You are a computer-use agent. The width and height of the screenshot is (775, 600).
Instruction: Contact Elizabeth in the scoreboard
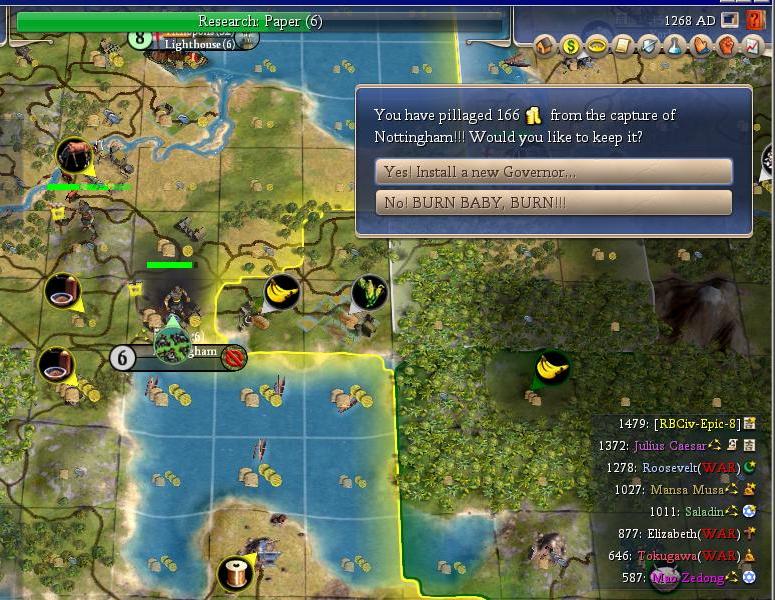pos(678,534)
